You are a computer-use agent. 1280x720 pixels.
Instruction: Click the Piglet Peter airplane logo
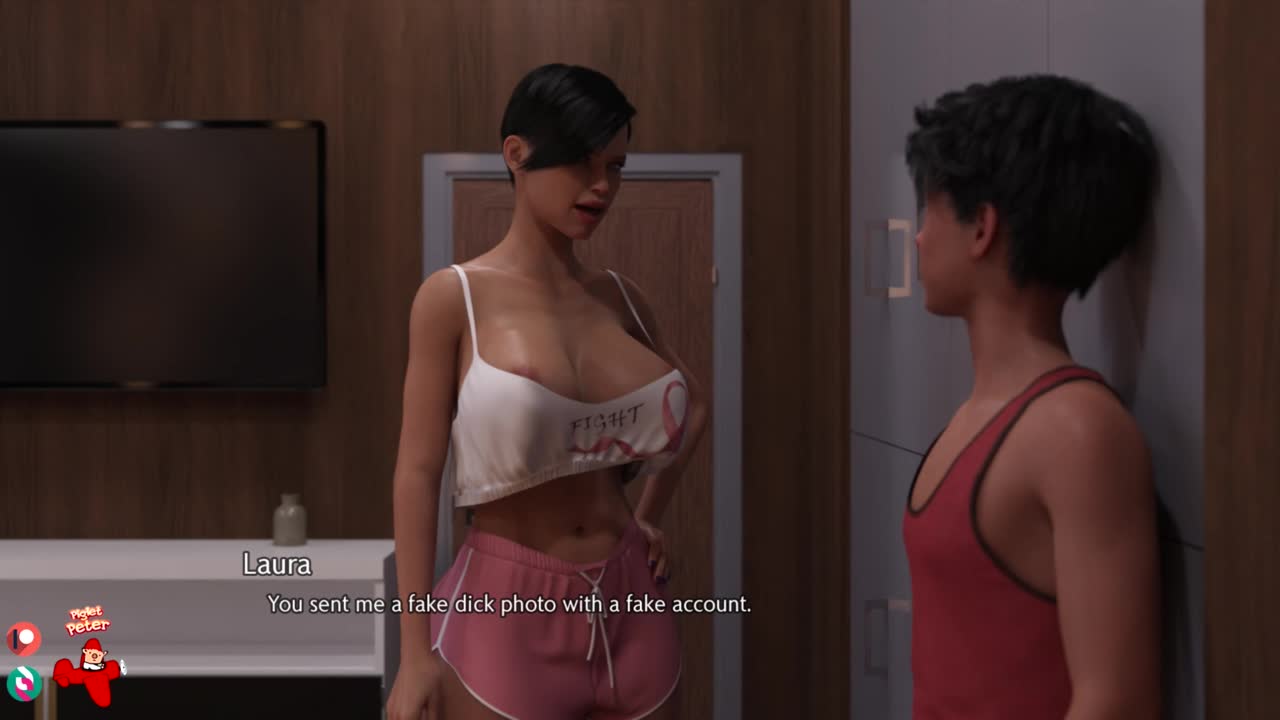tap(89, 659)
